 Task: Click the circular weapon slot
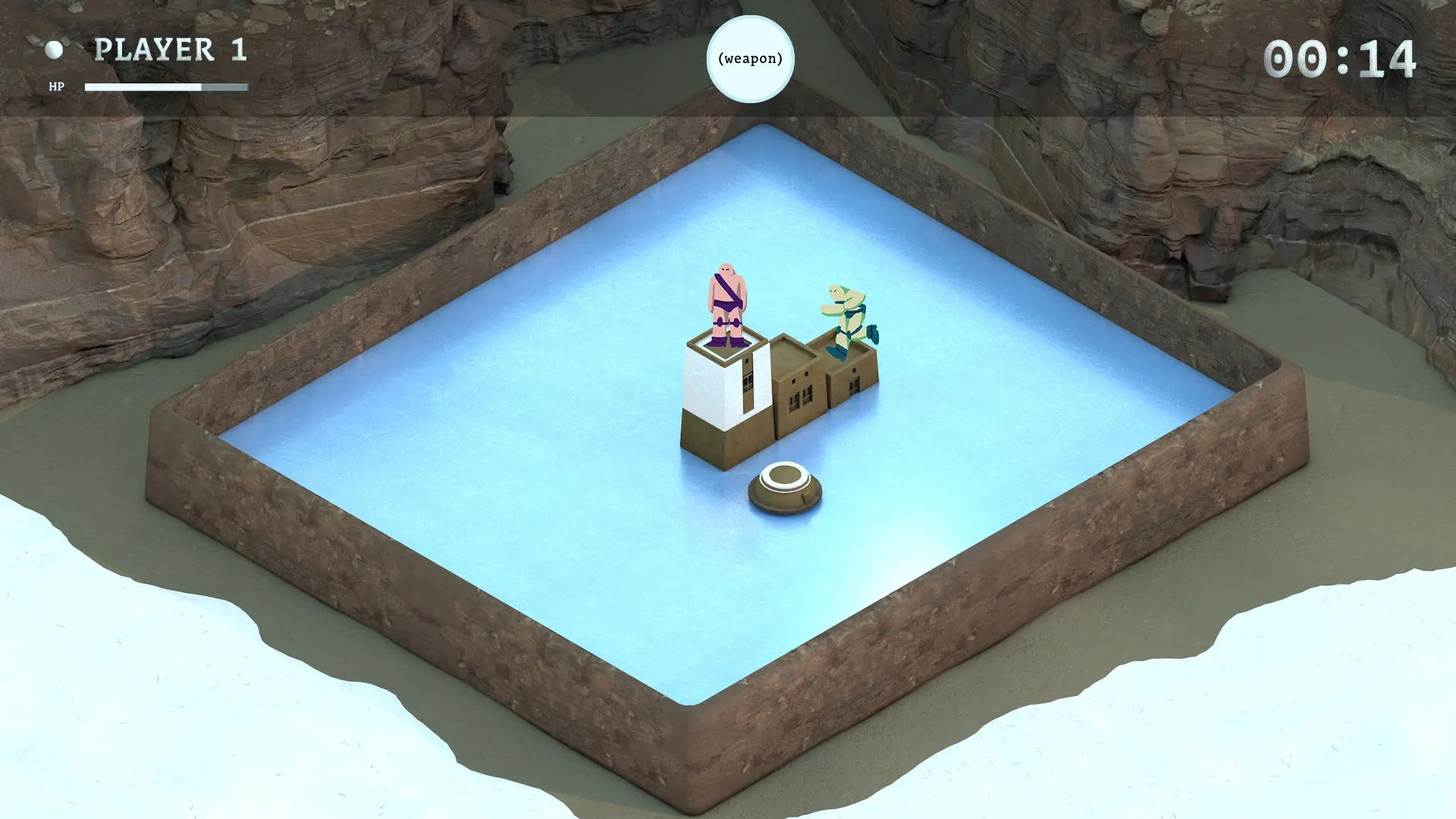tap(750, 59)
